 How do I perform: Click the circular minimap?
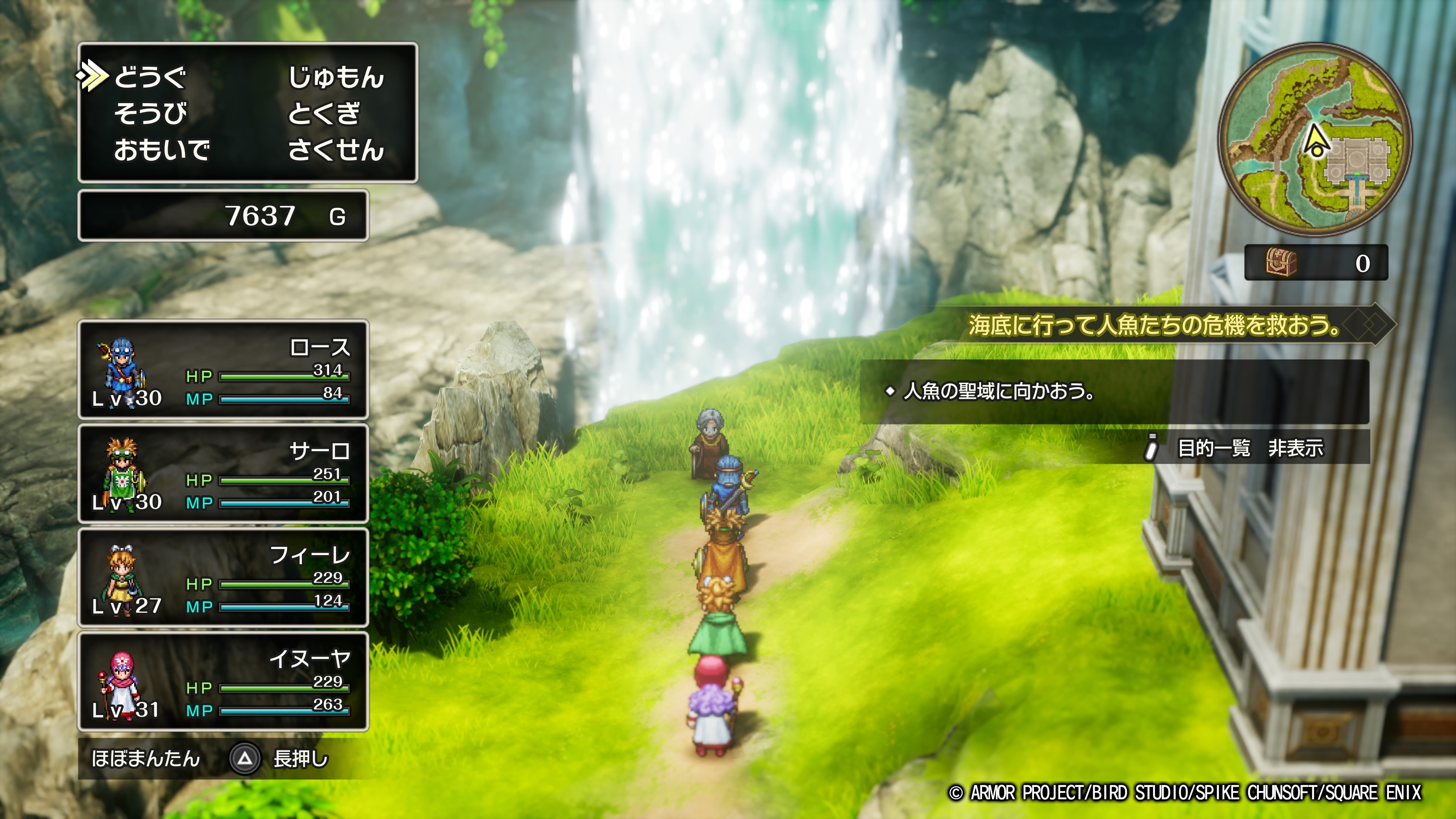pos(1315,139)
